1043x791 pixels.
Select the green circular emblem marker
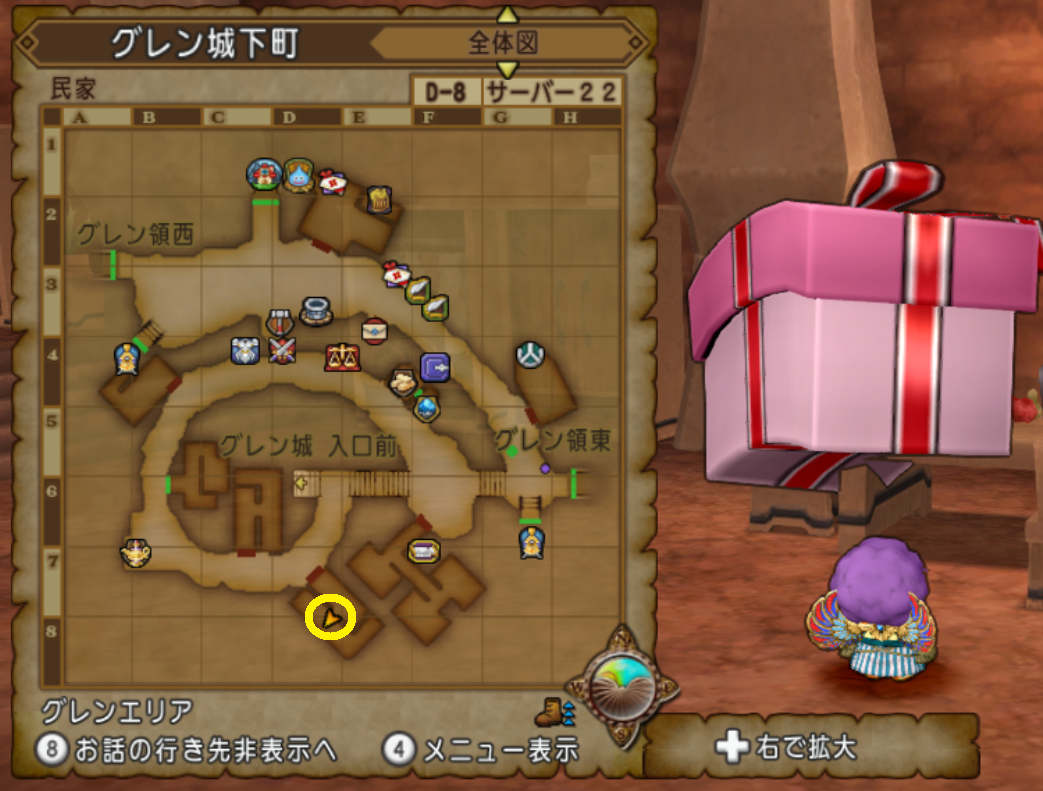point(531,354)
